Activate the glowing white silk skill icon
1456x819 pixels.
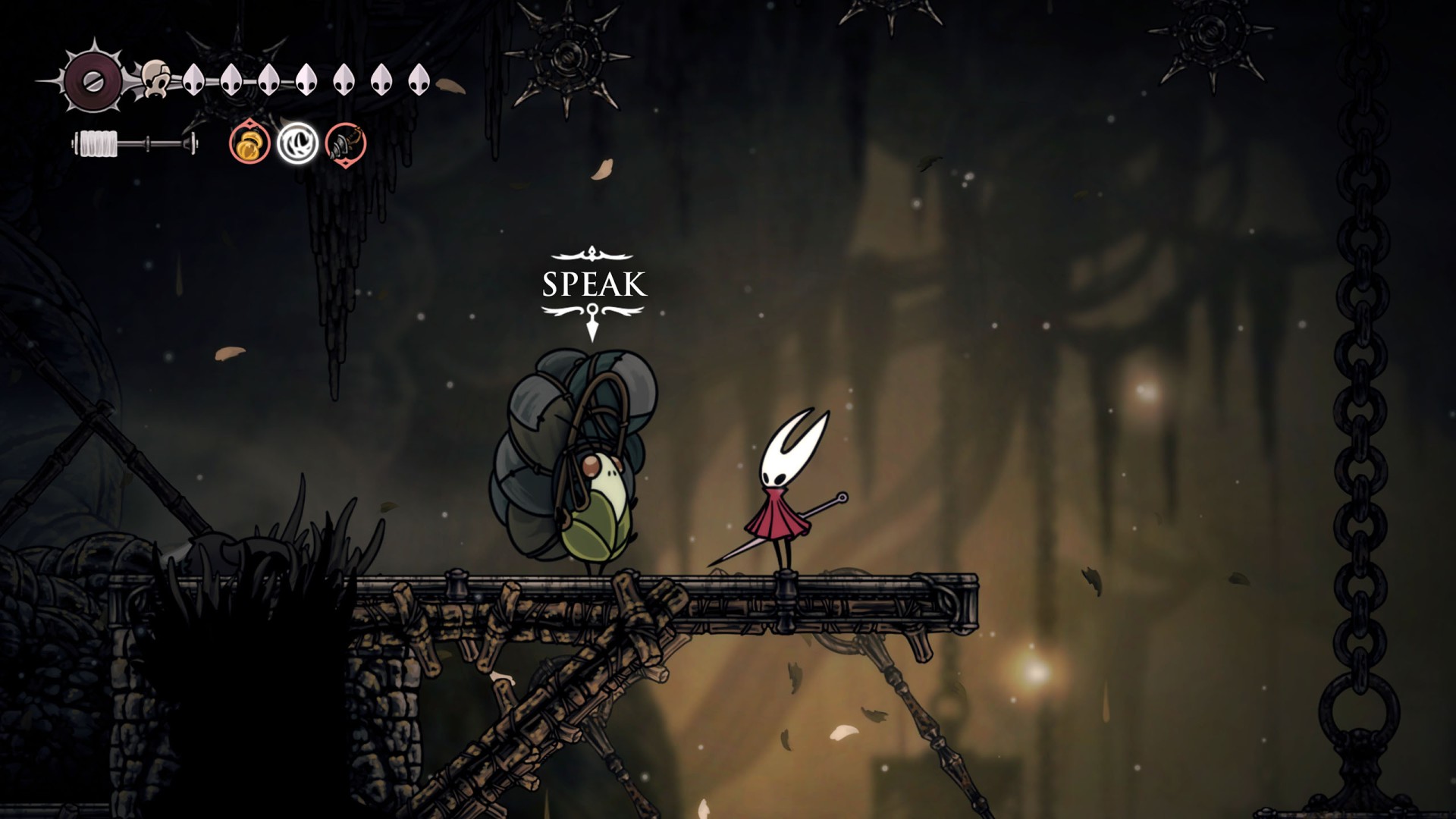pos(297,143)
